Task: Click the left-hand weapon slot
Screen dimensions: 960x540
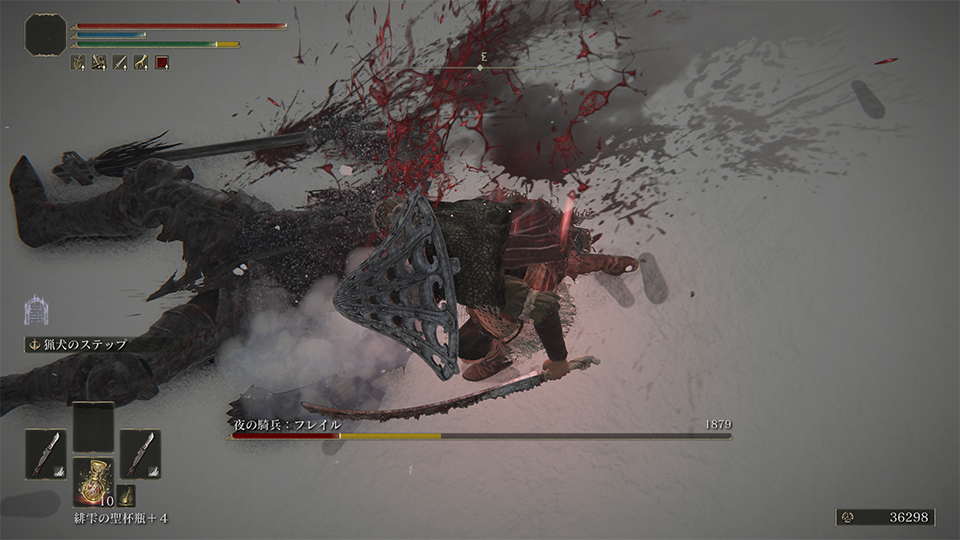Action: (45, 453)
